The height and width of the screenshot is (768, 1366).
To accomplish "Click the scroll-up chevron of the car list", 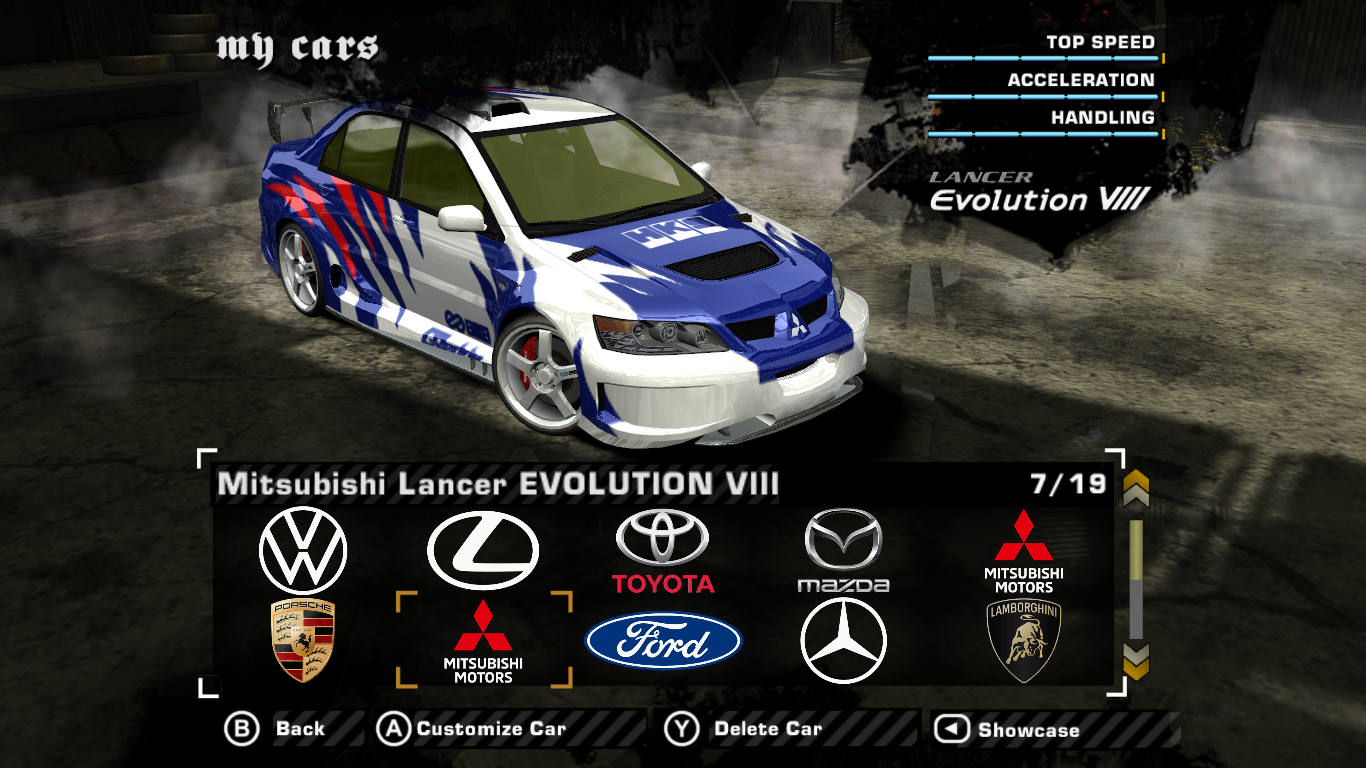I will 1136,490.
